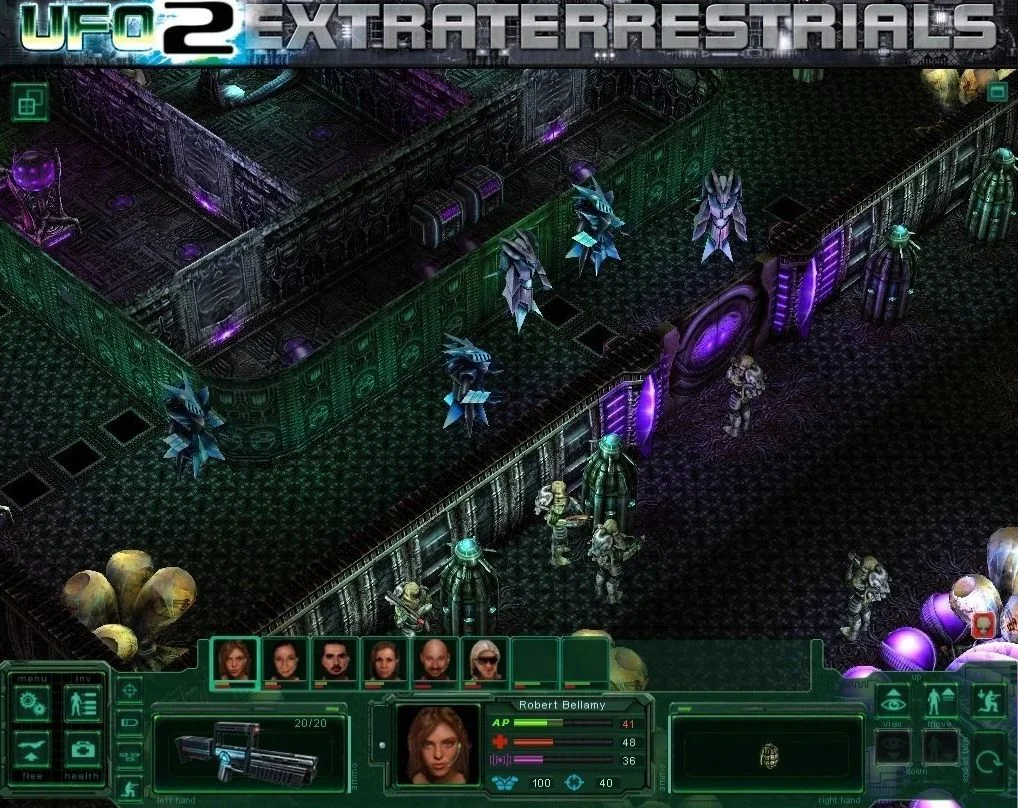Open the menu gears button
This screenshot has width=1018, height=808.
(x=32, y=704)
